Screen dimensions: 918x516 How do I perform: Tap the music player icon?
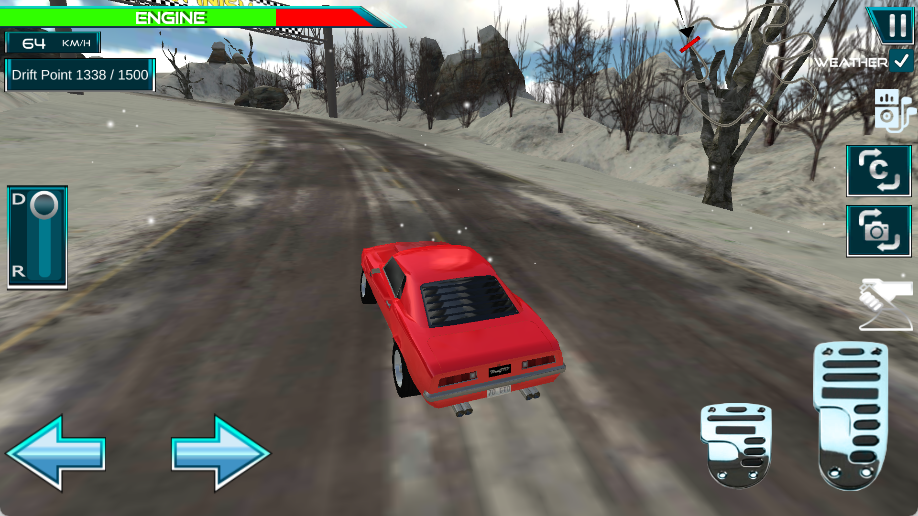(x=892, y=111)
